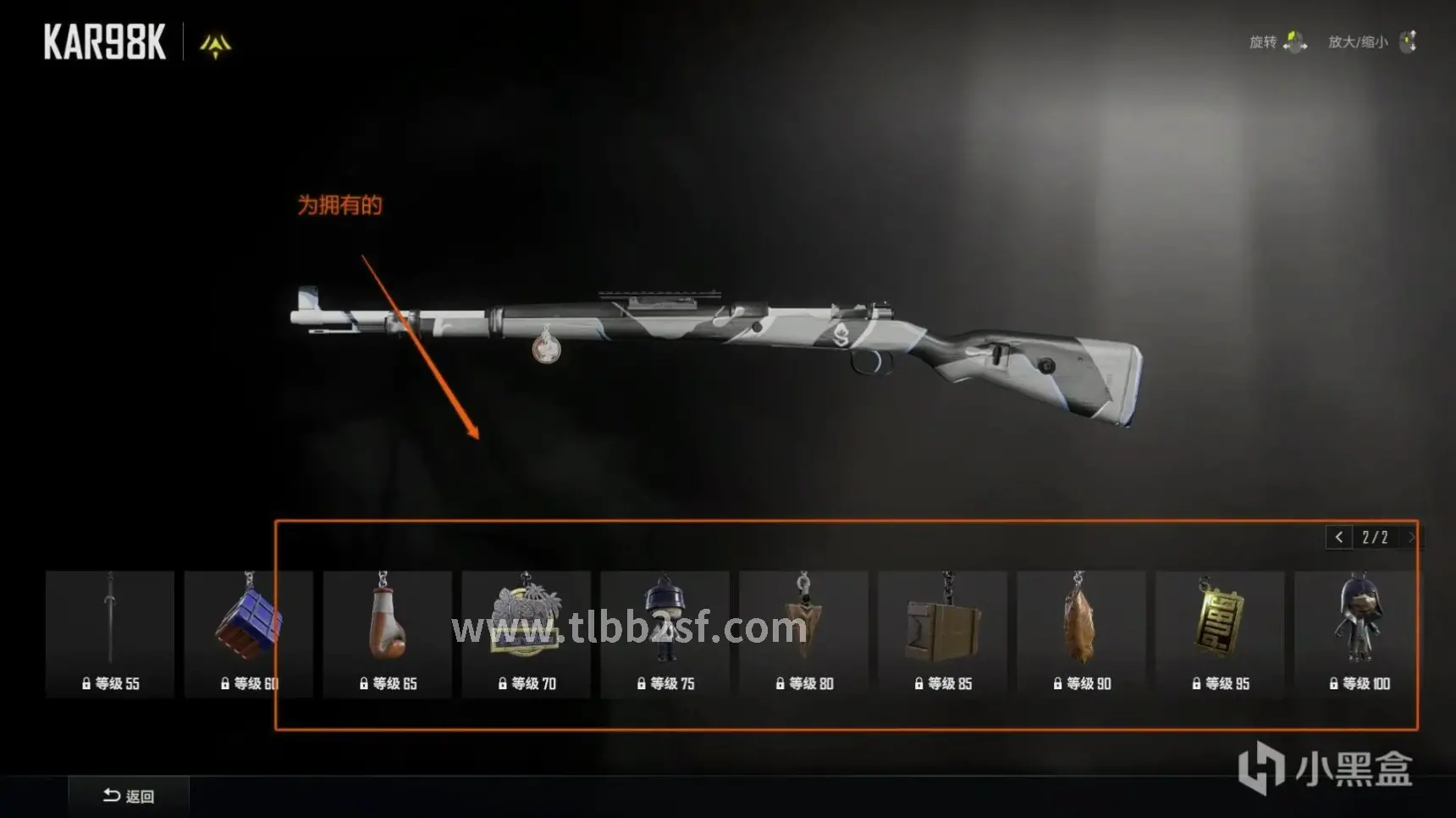Viewport: 1456px width, 818px height.
Task: Go to the previous charm page arrow
Action: [1338, 538]
